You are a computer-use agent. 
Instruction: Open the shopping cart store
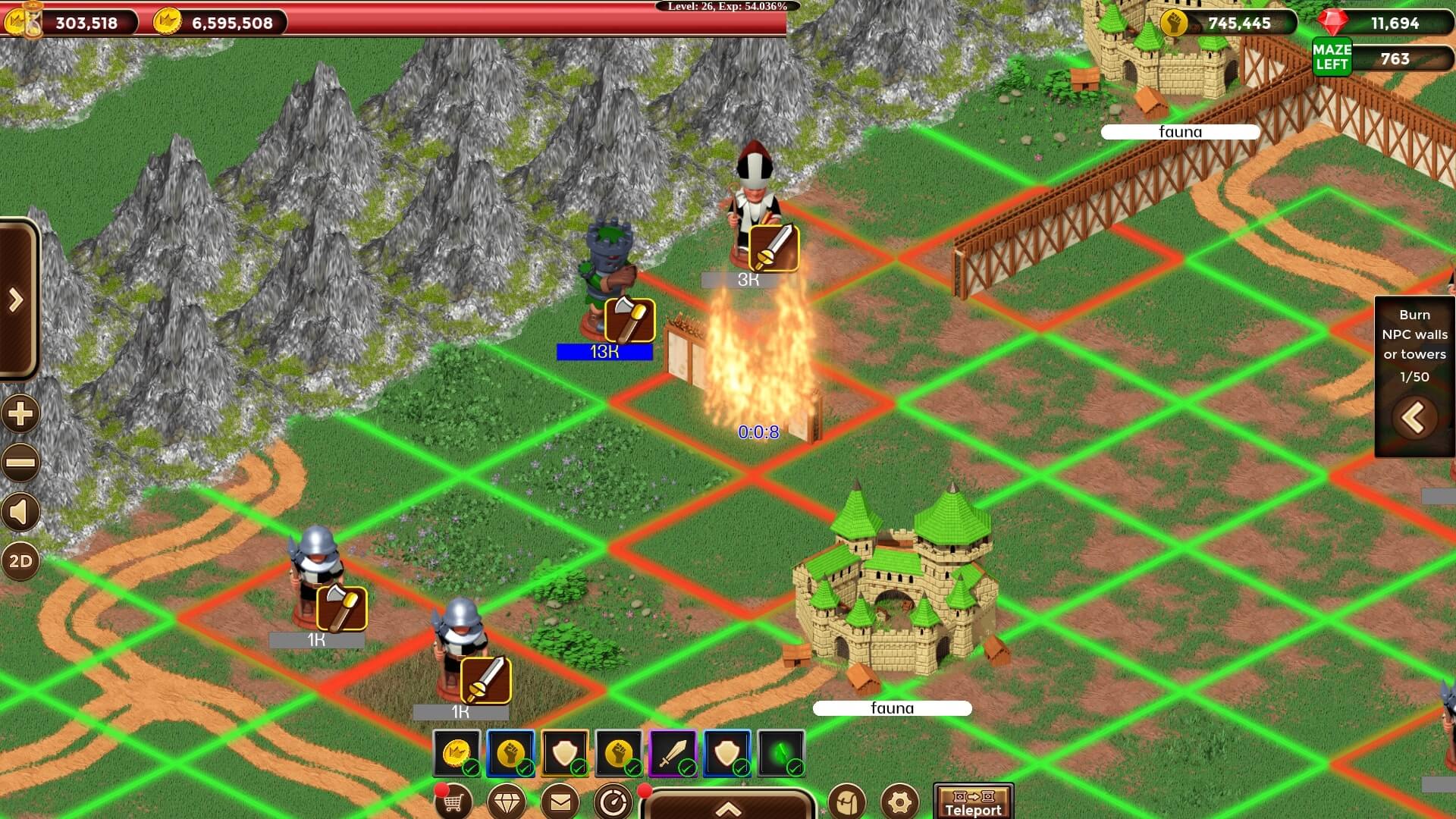coord(453,802)
